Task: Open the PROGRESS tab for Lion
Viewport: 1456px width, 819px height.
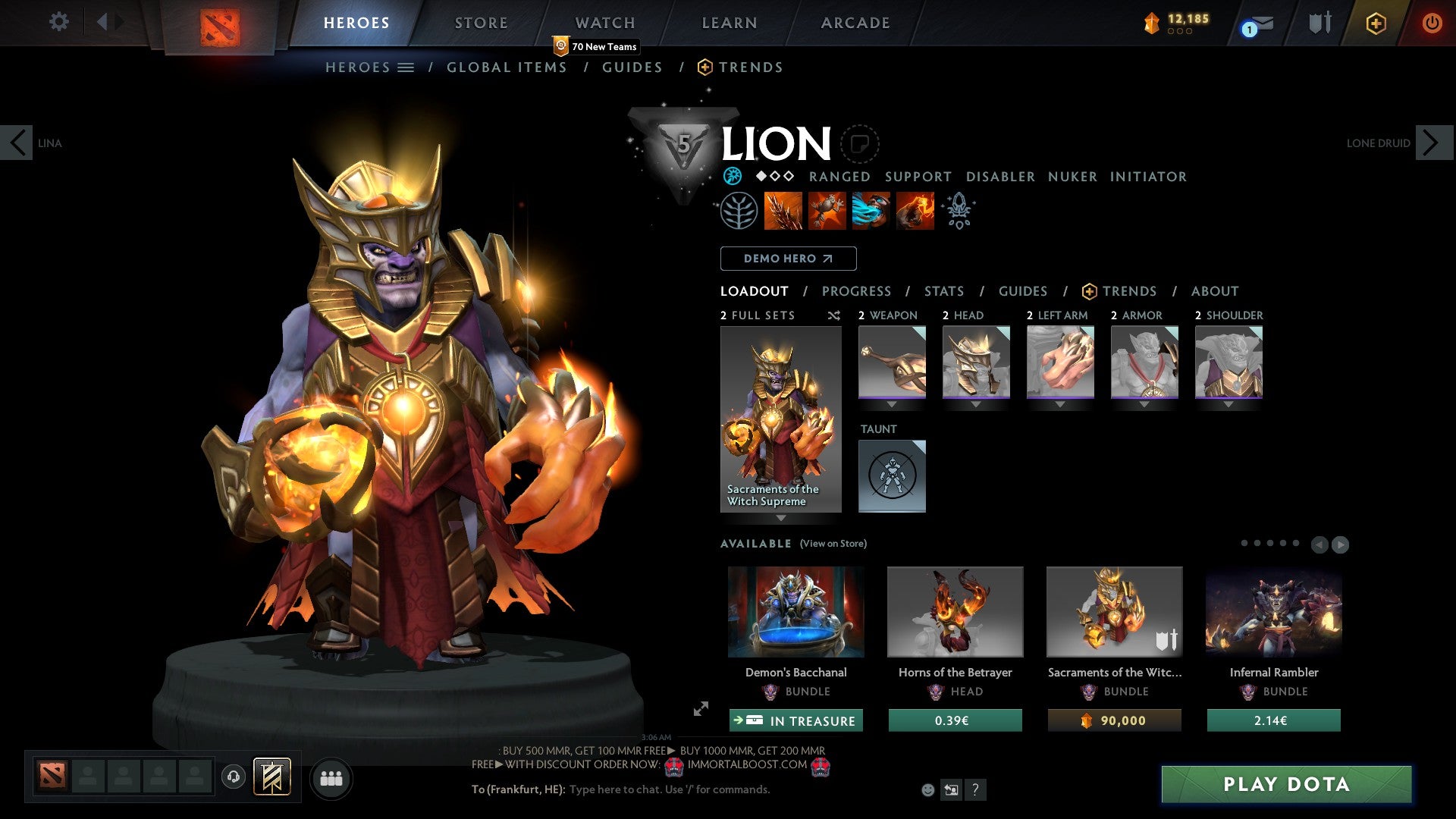Action: pyautogui.click(x=857, y=291)
